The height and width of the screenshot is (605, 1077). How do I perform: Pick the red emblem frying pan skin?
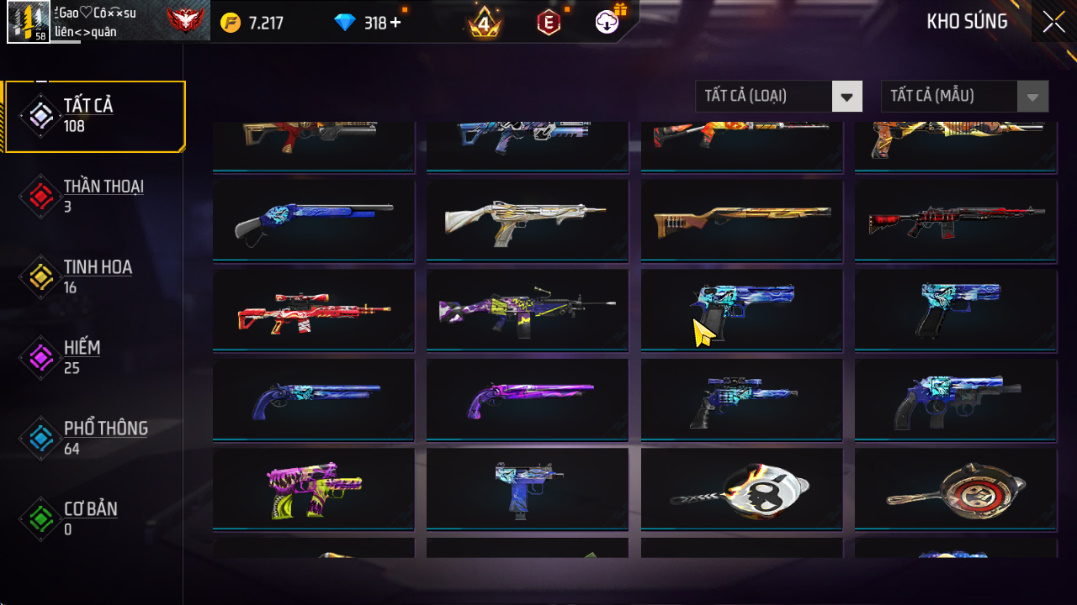click(955, 489)
